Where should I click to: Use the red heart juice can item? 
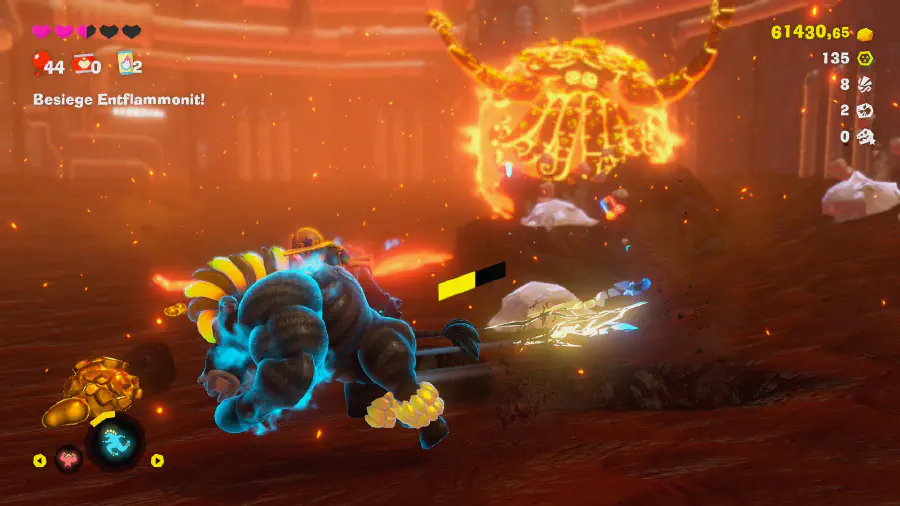85,66
